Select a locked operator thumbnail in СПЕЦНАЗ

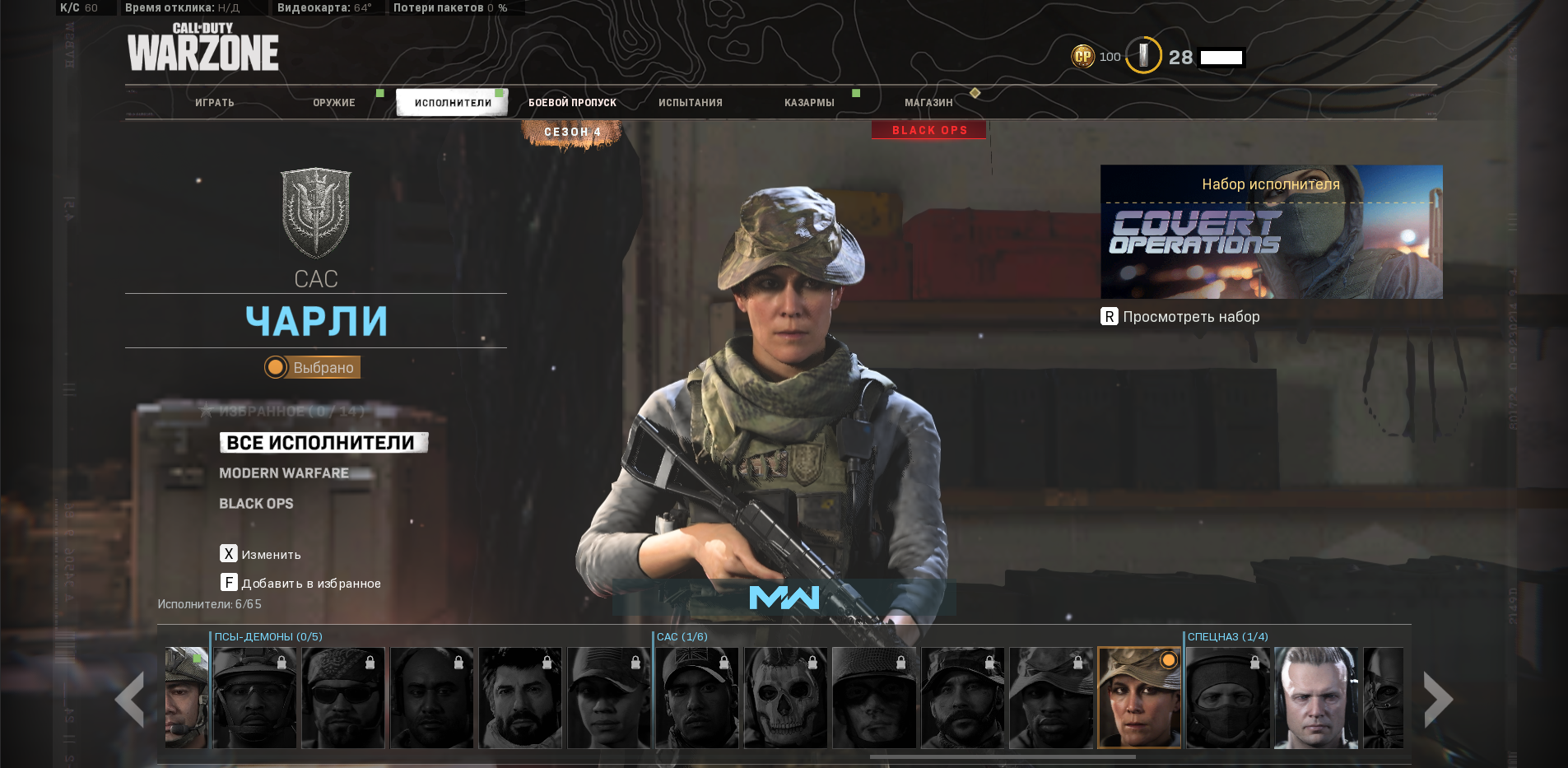point(1230,697)
